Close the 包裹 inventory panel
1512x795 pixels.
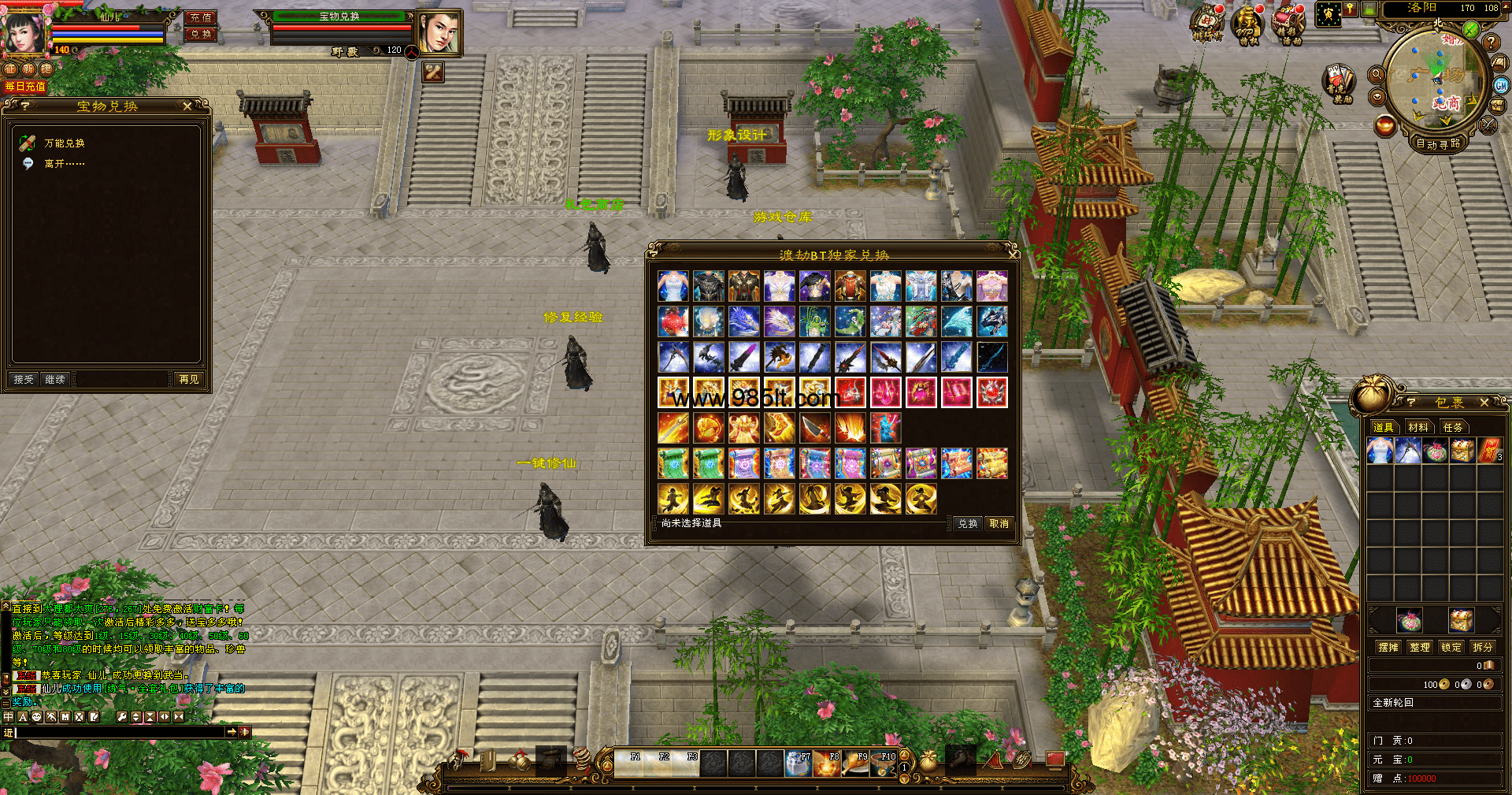coord(1484,403)
